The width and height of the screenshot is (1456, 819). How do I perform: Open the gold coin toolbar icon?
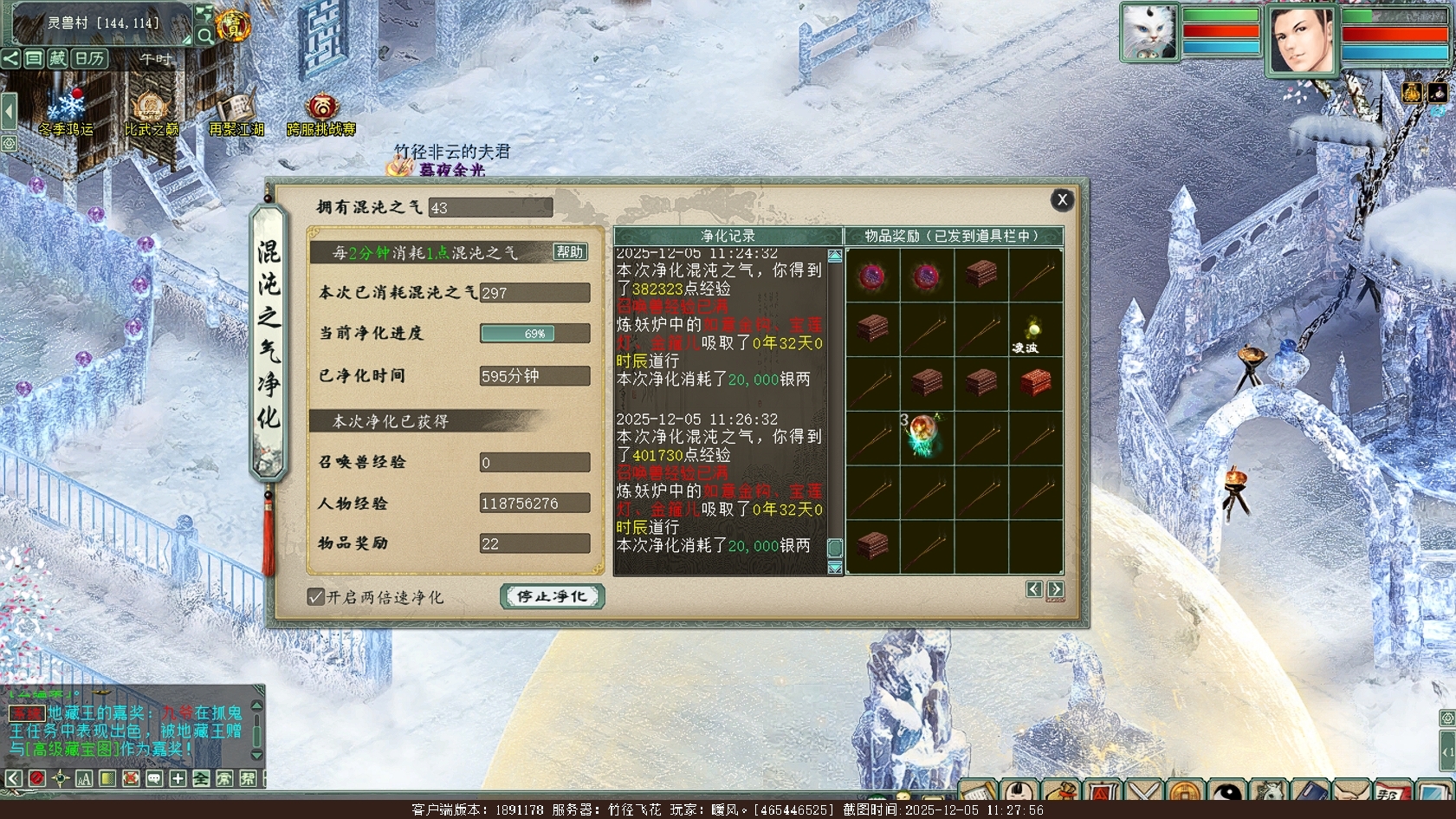point(1186,794)
